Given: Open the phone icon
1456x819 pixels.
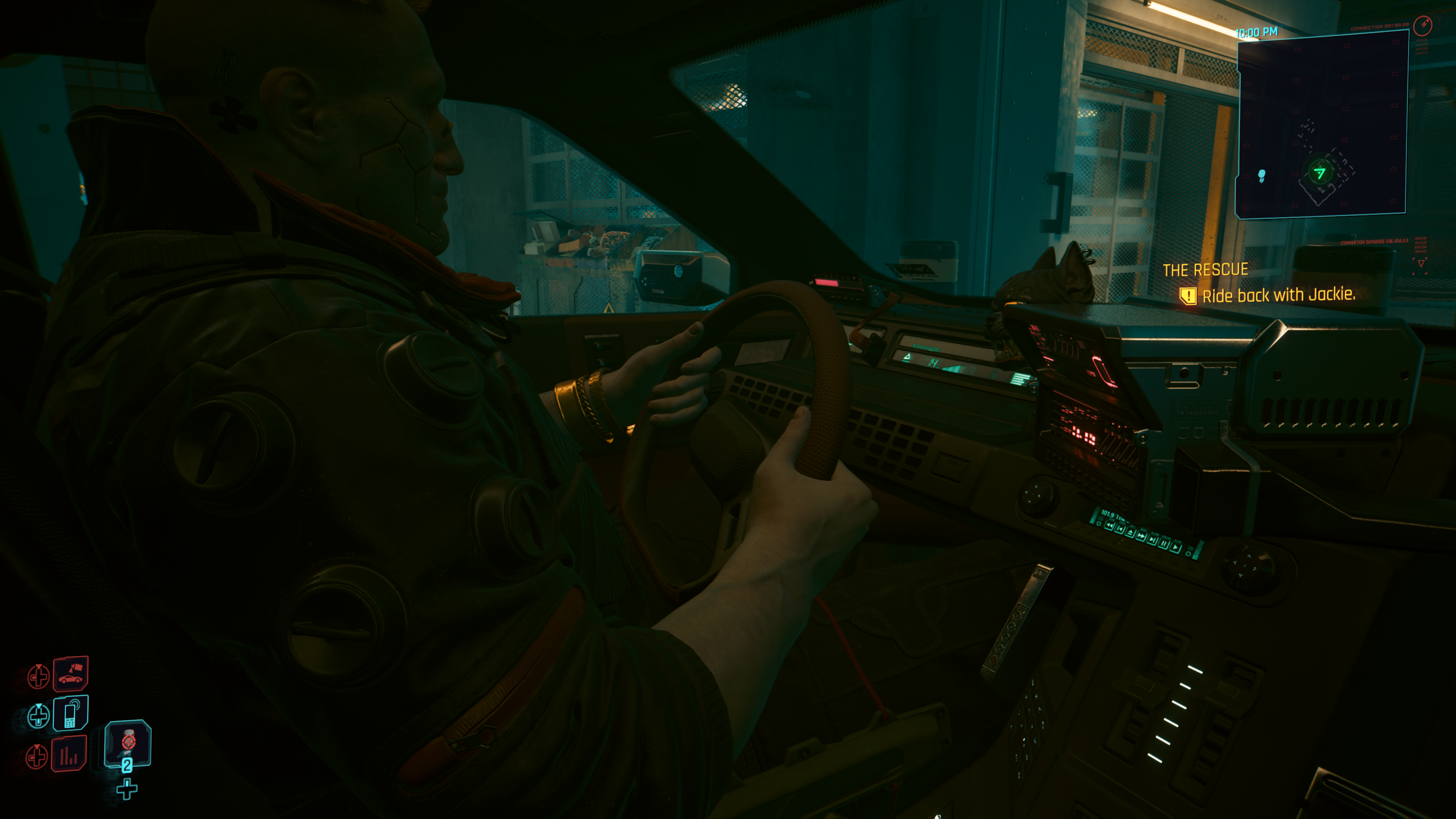Looking at the screenshot, I should (x=71, y=713).
